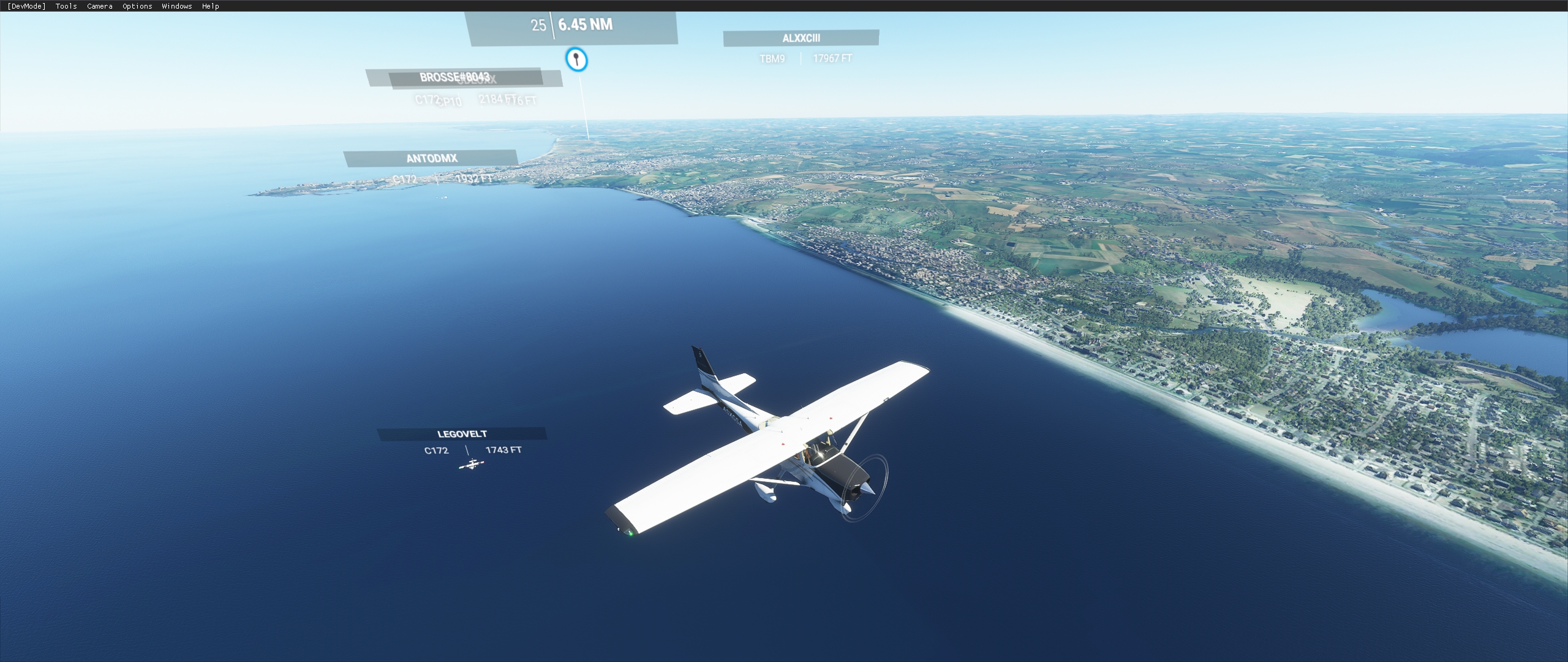Select the waypoint 25 distance banner
The width and height of the screenshot is (1568, 662).
pos(538,26)
